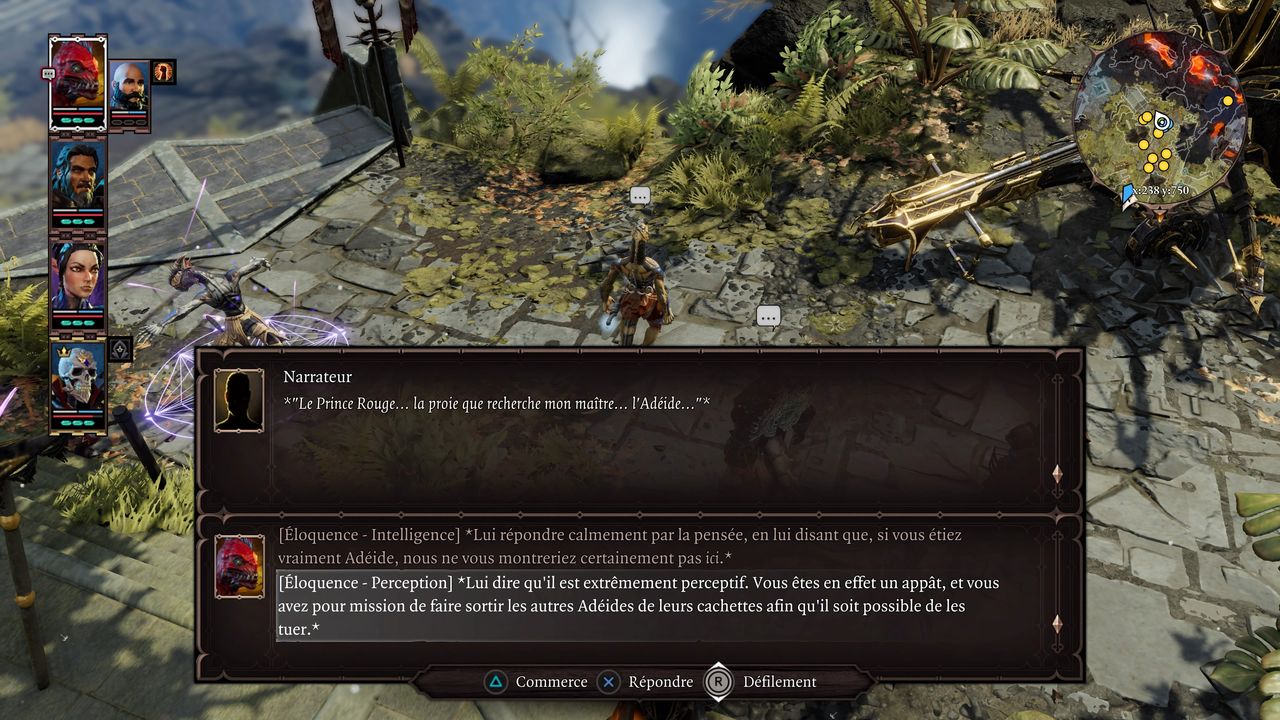Select the dark-haired woman portrait
This screenshot has width=1280, height=720.
click(x=78, y=277)
